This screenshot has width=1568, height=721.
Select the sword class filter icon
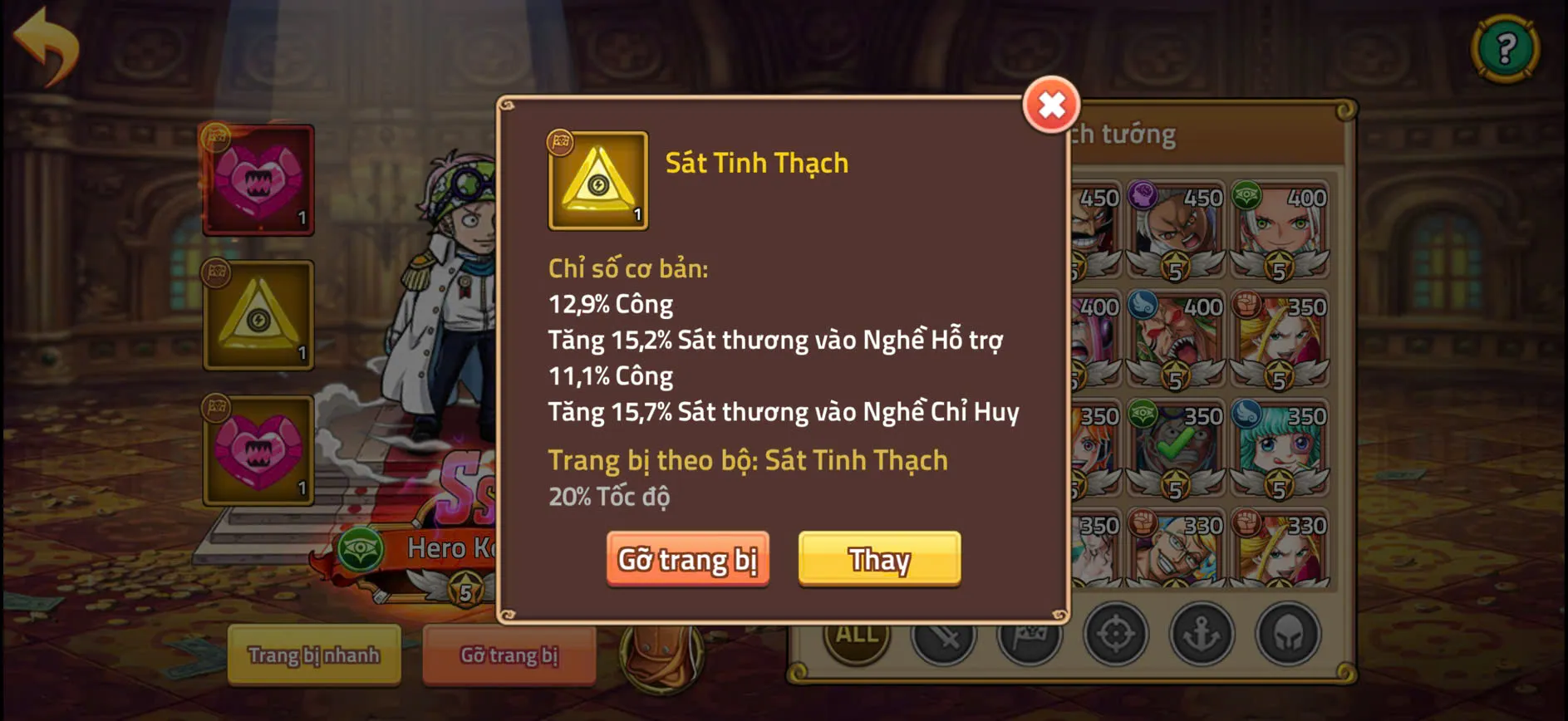coord(942,638)
